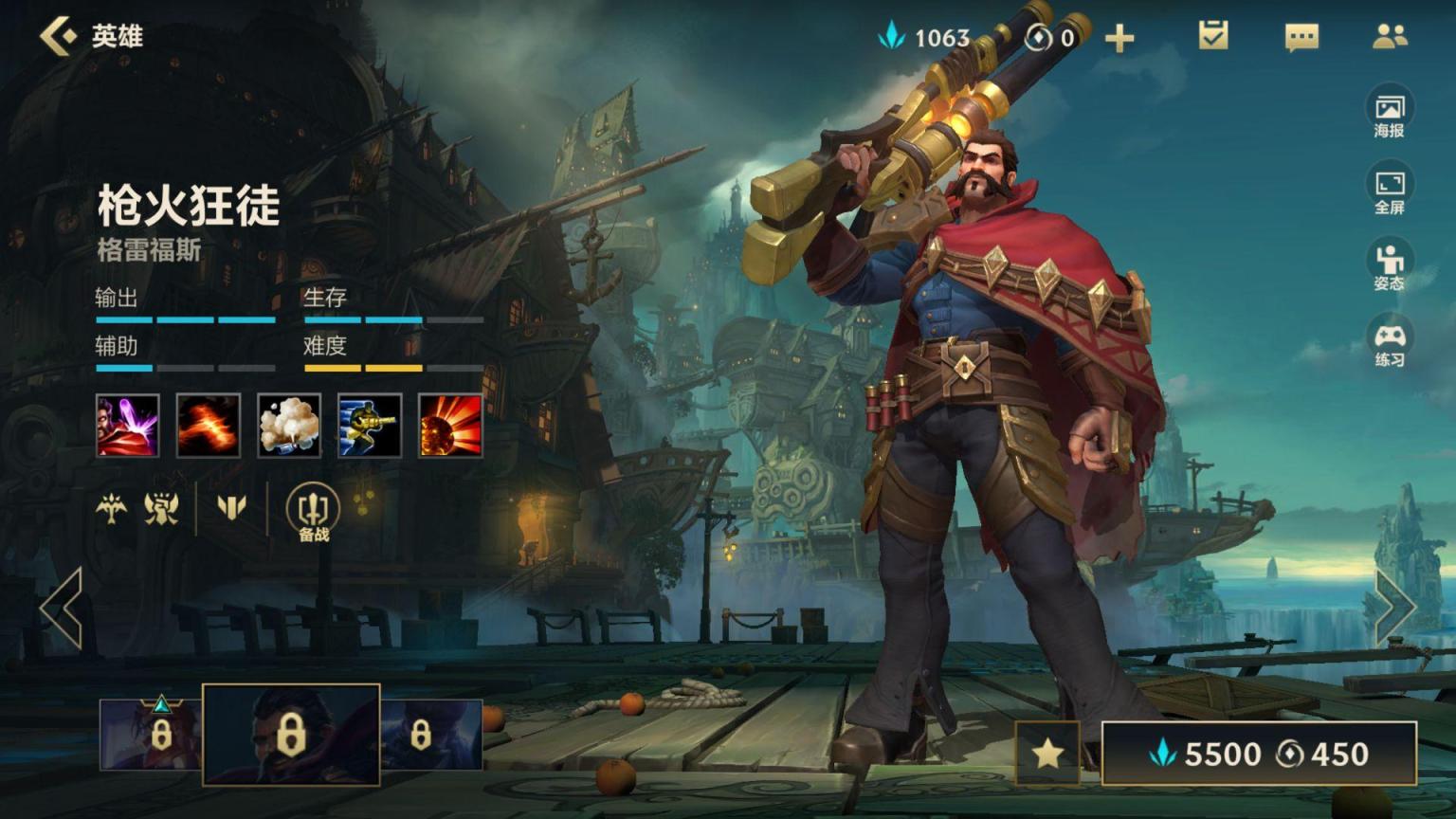The height and width of the screenshot is (819, 1456).
Task: View the smoke cloud ability icon
Action: (x=289, y=426)
